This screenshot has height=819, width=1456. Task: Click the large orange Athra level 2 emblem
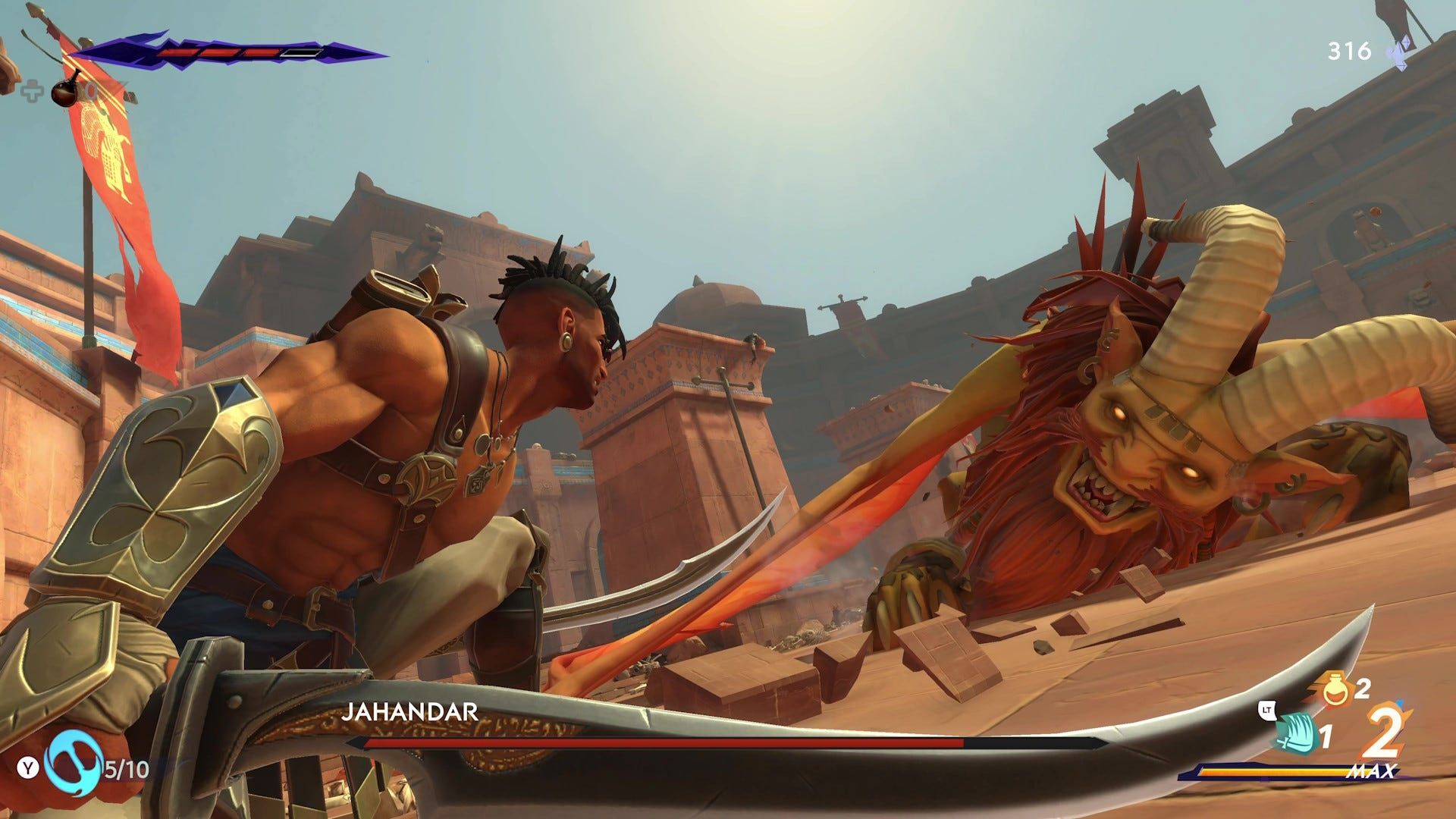pos(1383,733)
